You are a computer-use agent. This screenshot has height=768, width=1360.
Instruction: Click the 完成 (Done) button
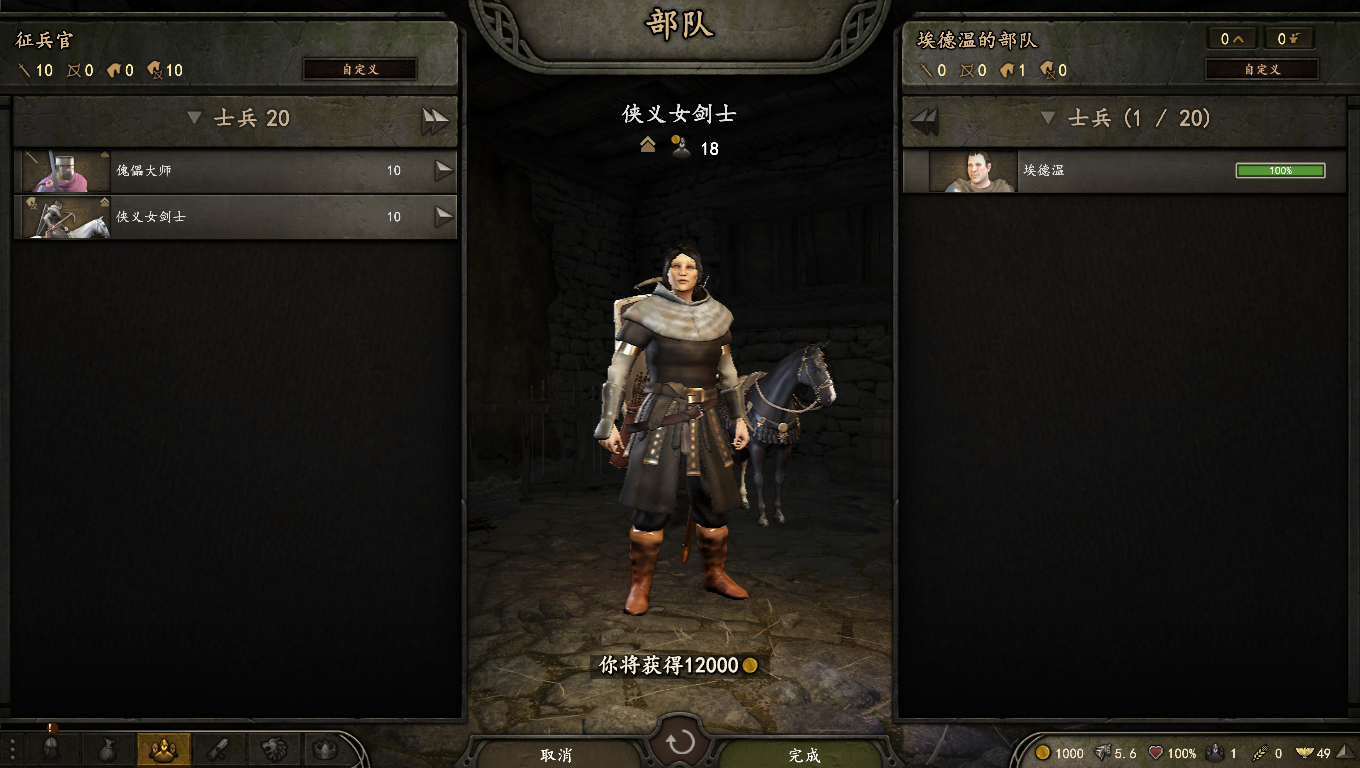[804, 755]
